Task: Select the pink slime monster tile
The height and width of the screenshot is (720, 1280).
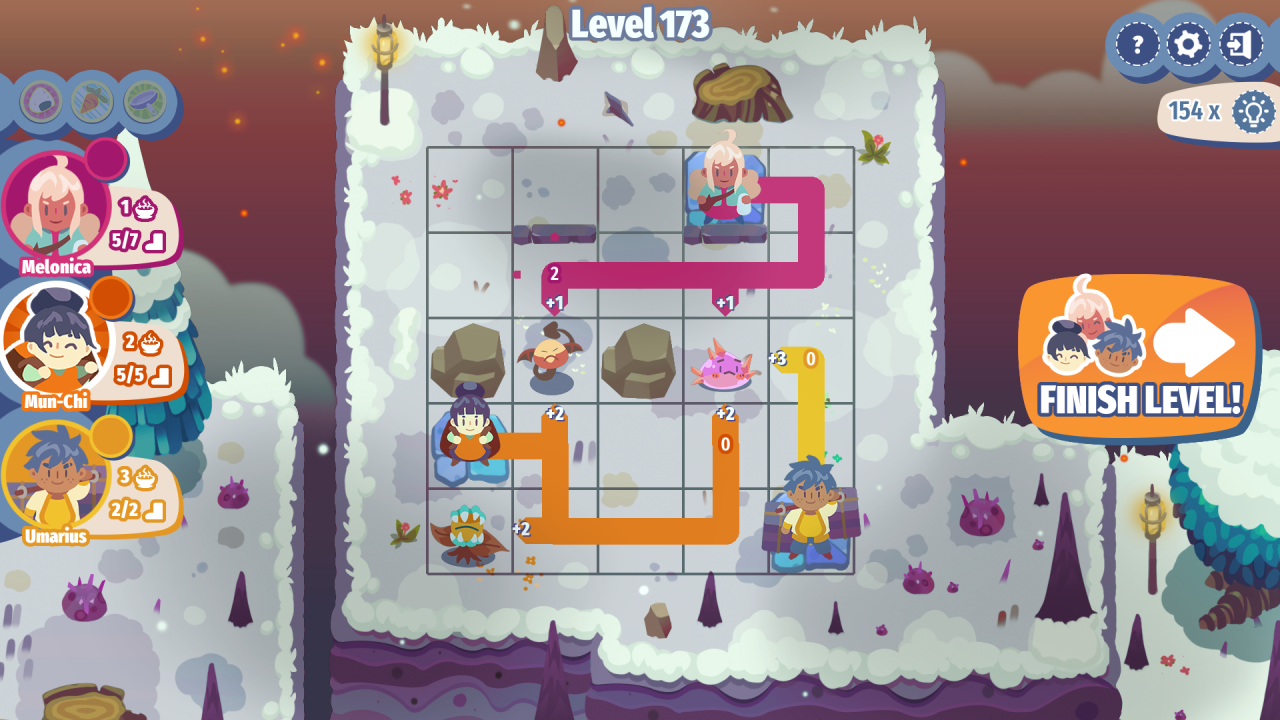Action: (725, 366)
